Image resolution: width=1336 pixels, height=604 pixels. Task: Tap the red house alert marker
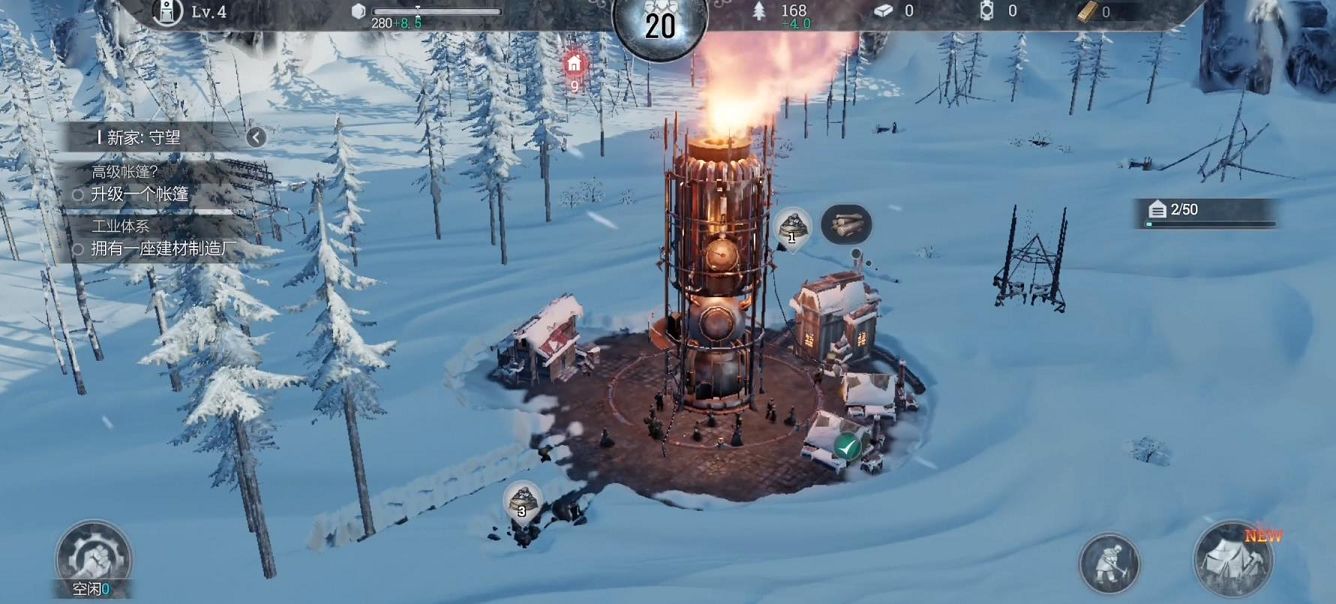574,66
